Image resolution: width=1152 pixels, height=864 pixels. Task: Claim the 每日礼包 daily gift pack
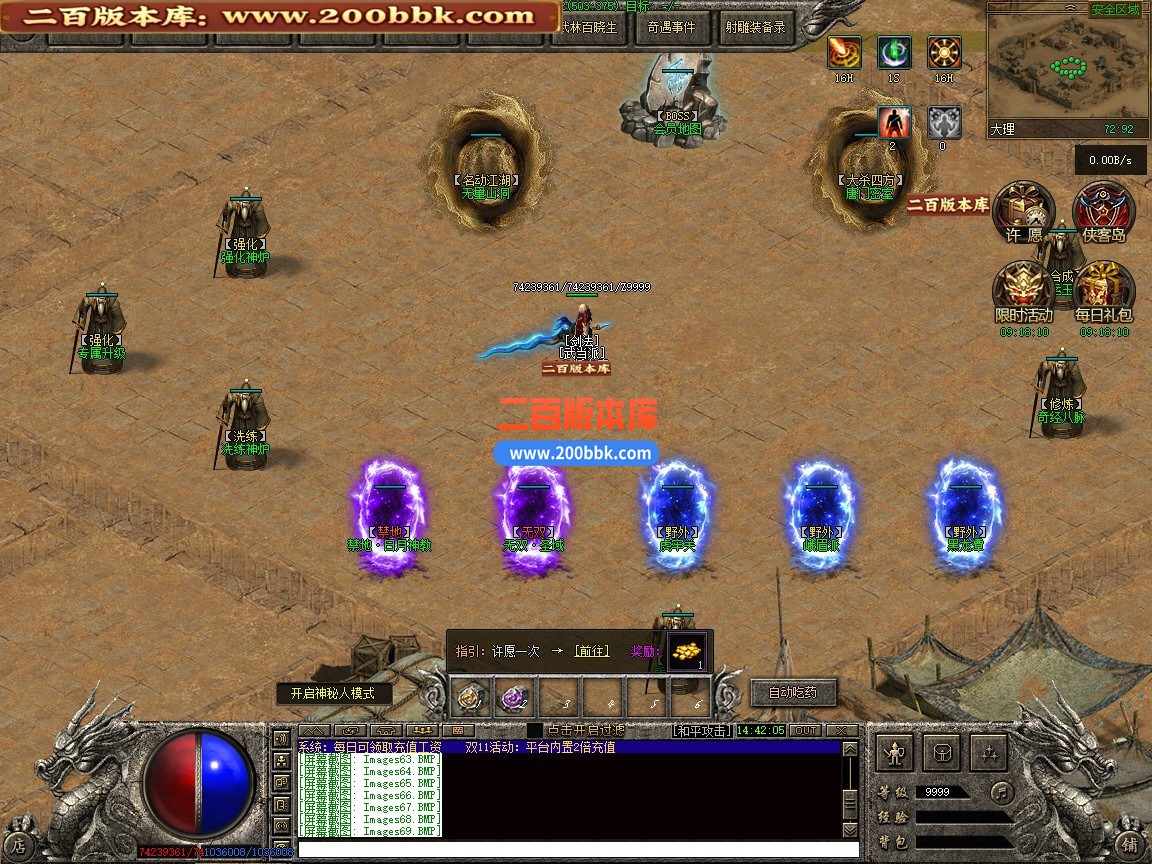coord(1104,292)
